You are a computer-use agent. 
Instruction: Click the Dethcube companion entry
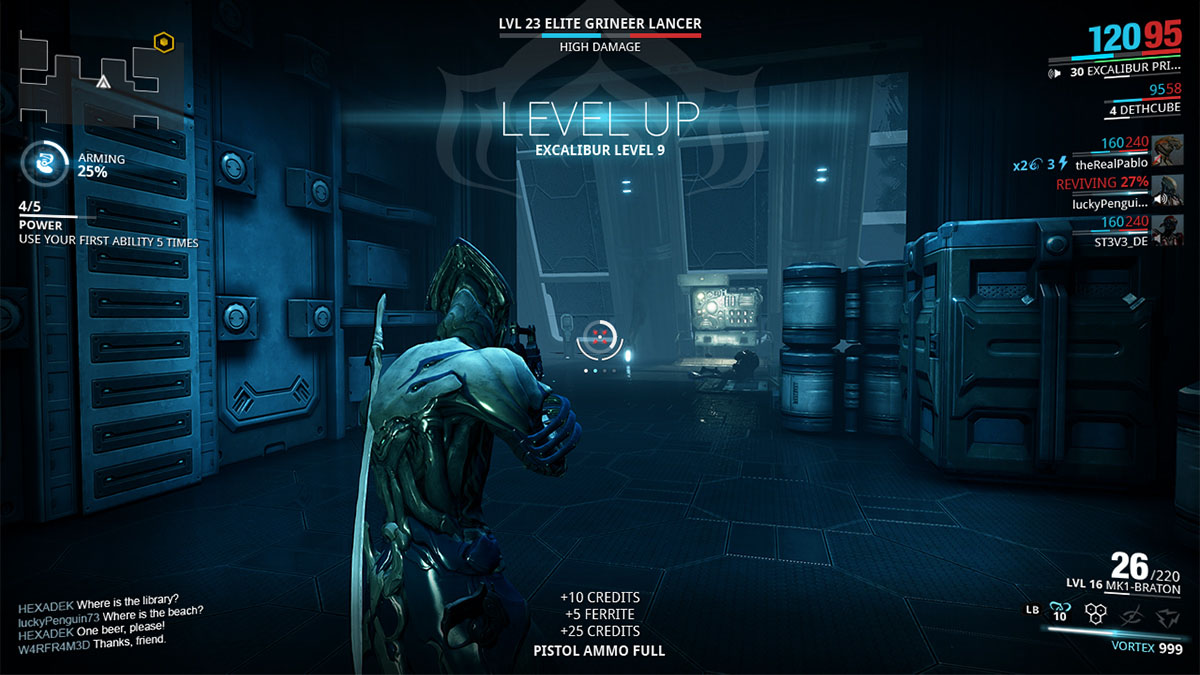(1140, 104)
